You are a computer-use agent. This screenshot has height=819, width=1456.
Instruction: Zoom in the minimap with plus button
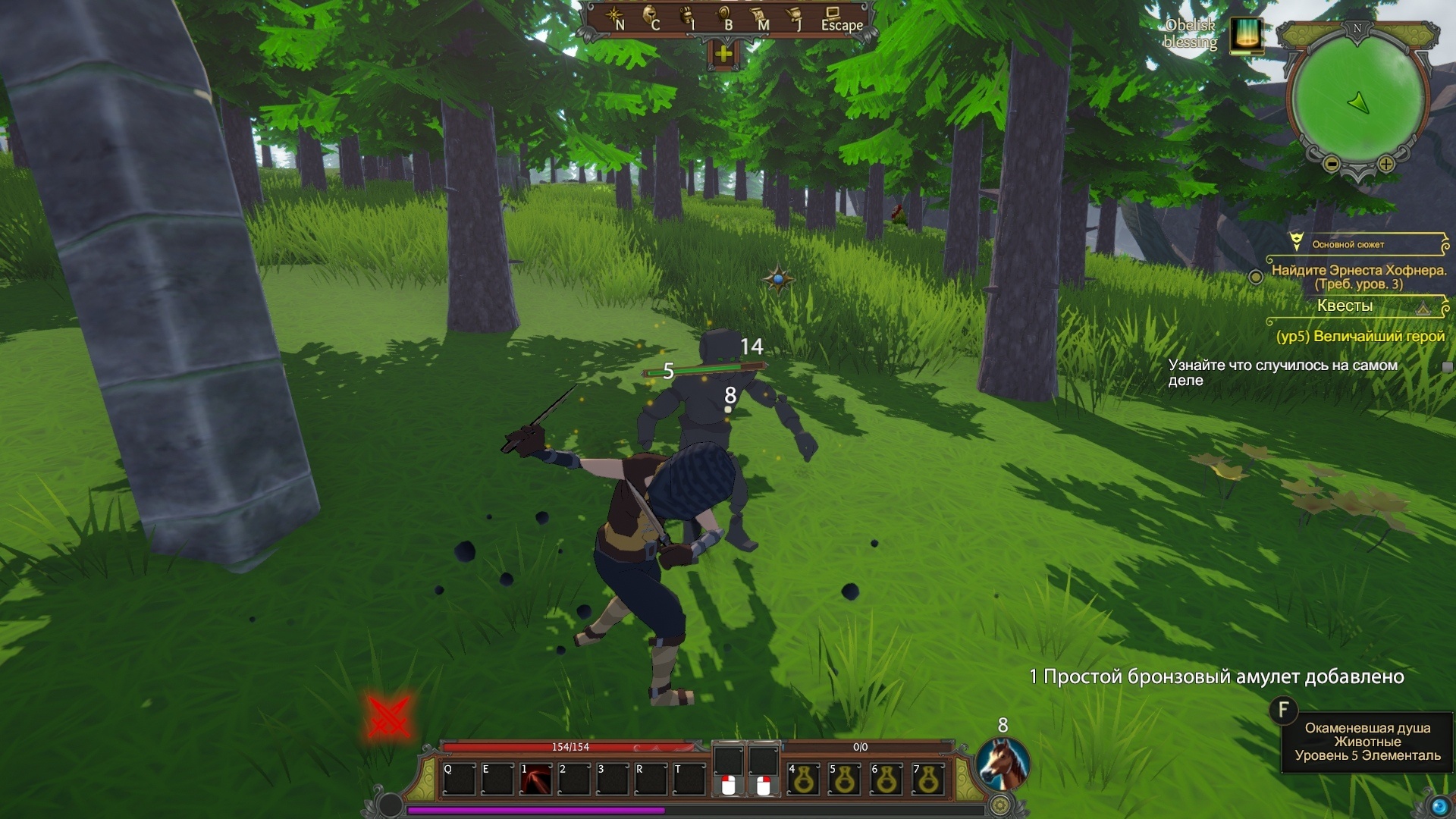[x=1386, y=163]
